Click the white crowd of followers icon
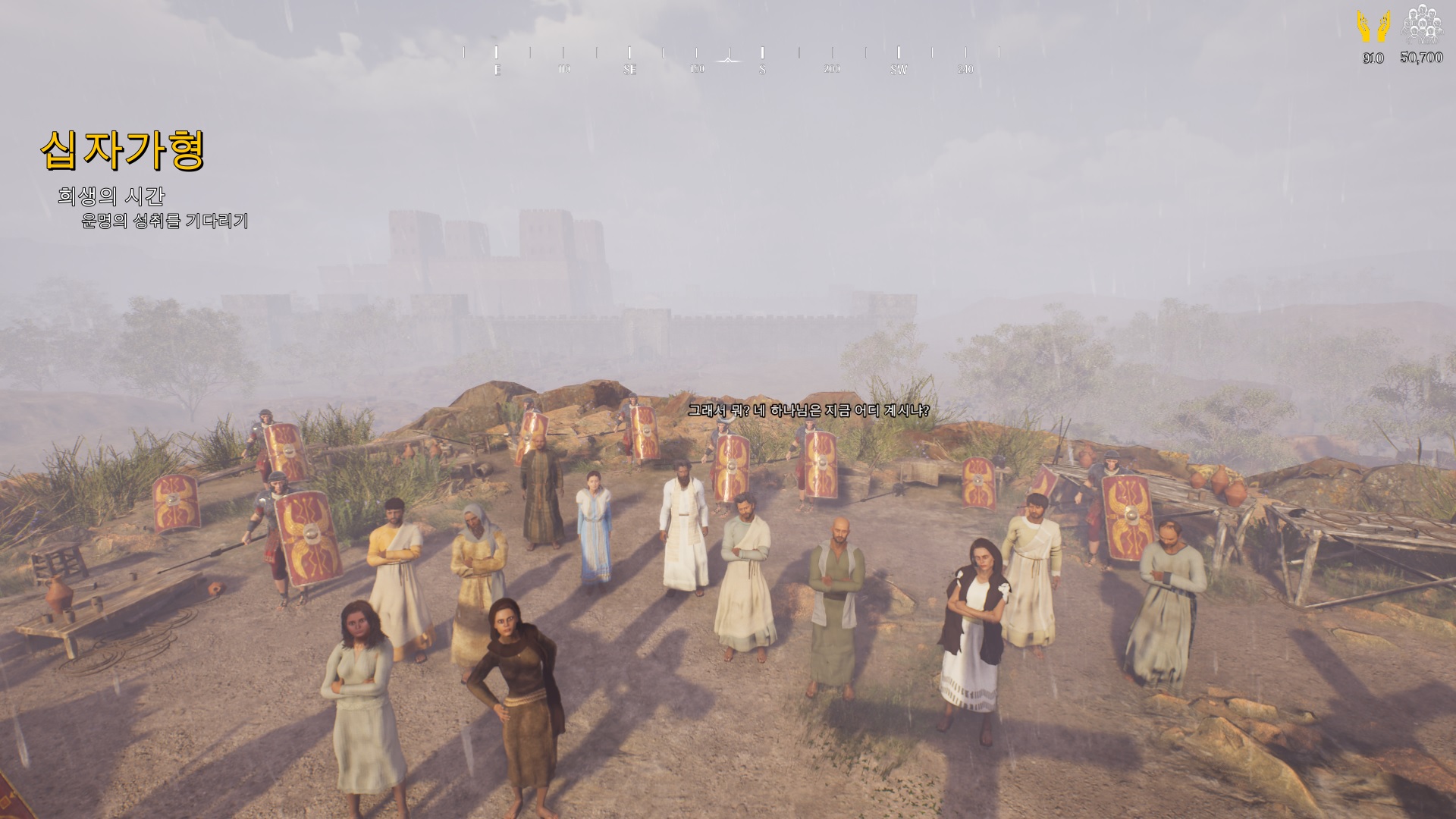Viewport: 1456px width, 819px height. 1421,26
